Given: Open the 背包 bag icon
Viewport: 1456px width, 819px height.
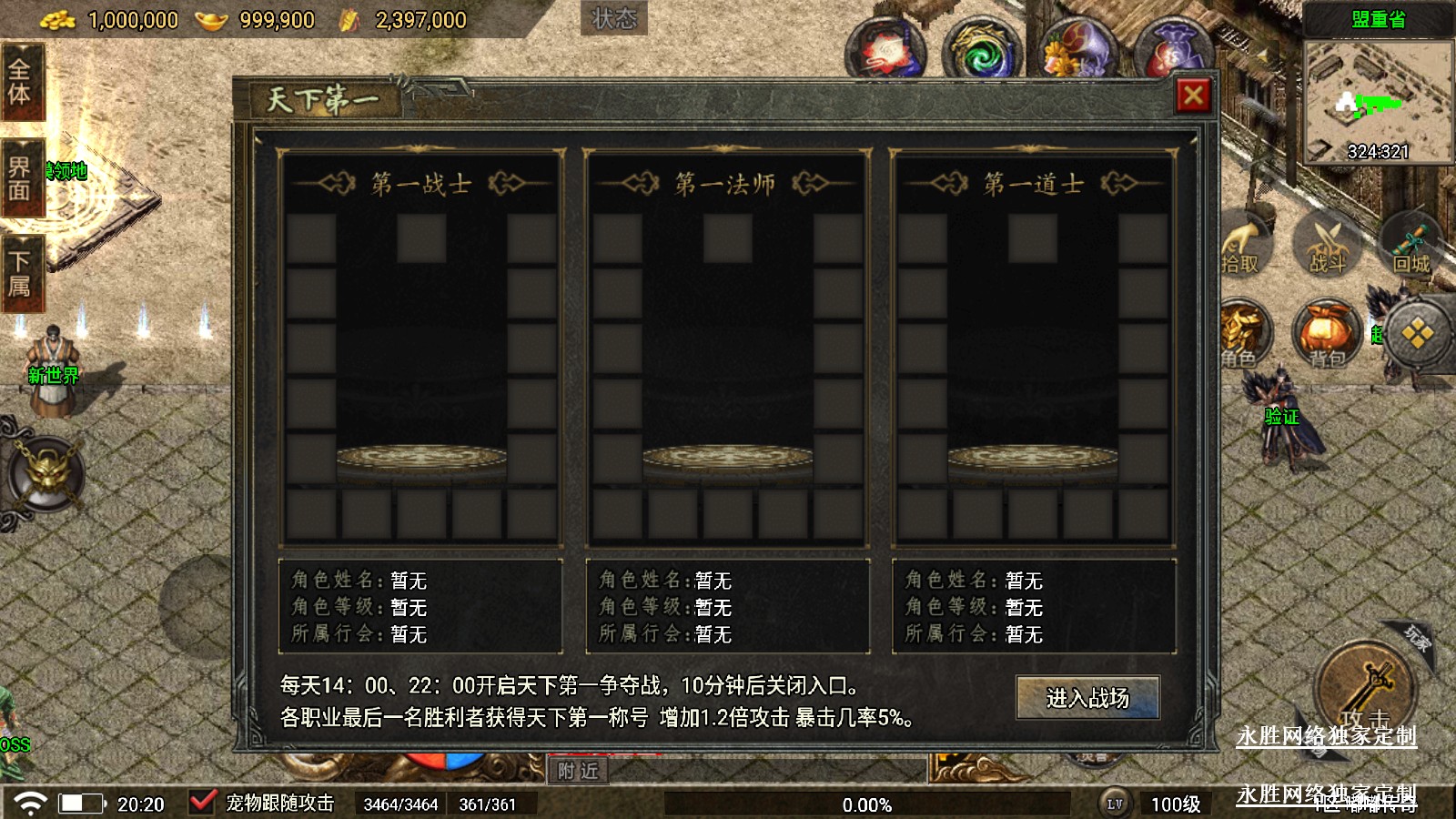Looking at the screenshot, I should coord(1326,335).
